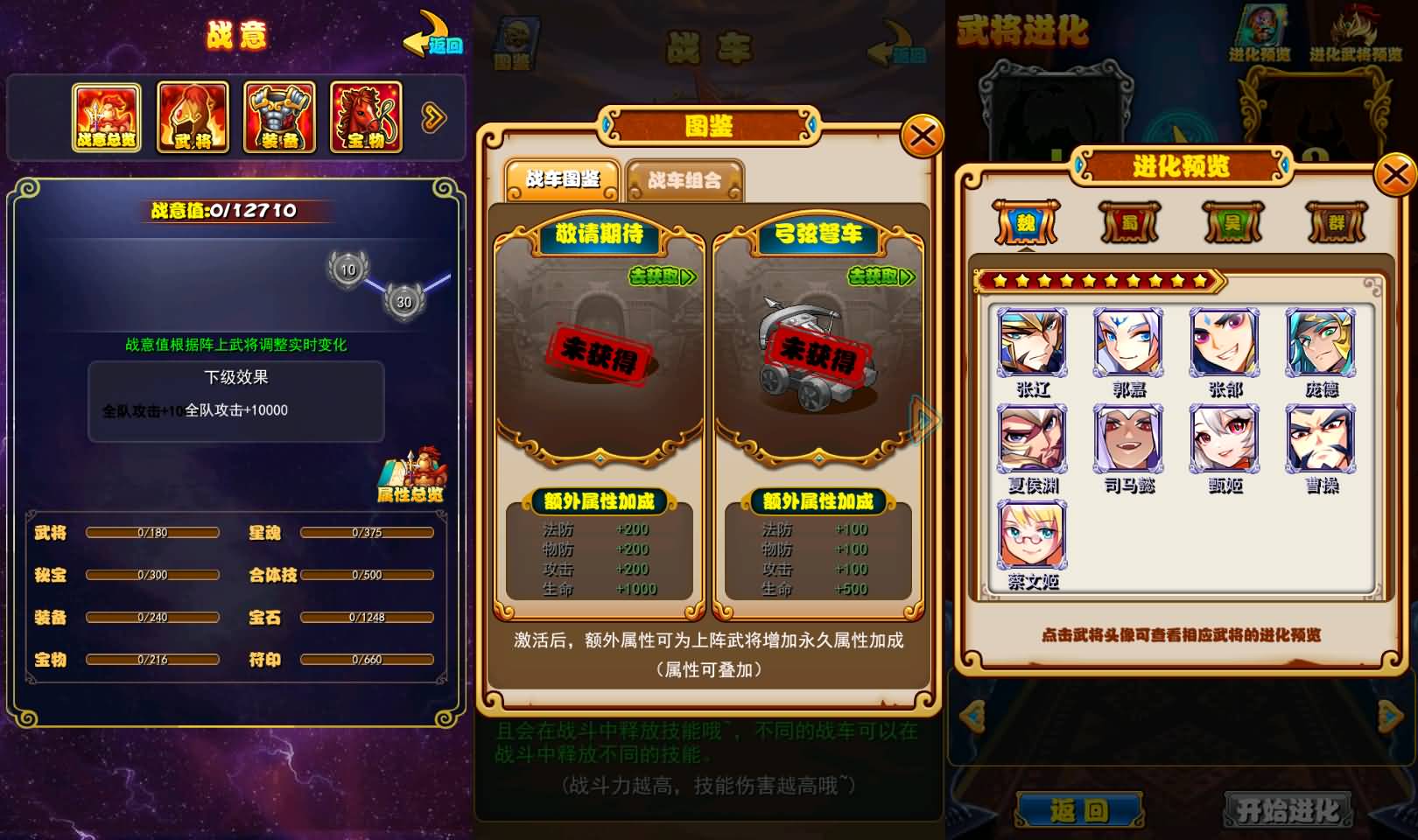This screenshot has height=840, width=1418.
Task: Select the 张辽 hero portrait
Action: (x=1031, y=345)
